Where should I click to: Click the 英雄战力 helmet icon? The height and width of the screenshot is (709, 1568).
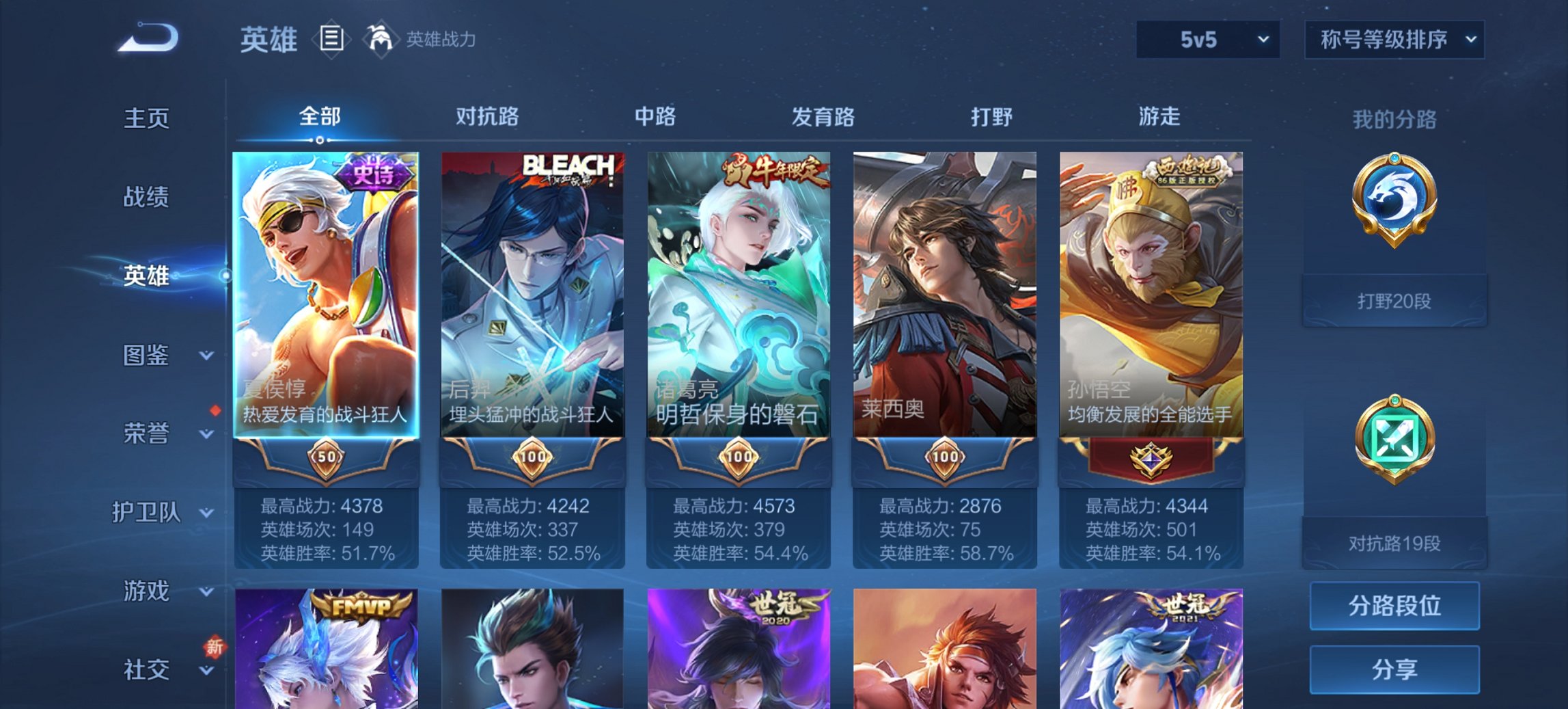(x=381, y=39)
